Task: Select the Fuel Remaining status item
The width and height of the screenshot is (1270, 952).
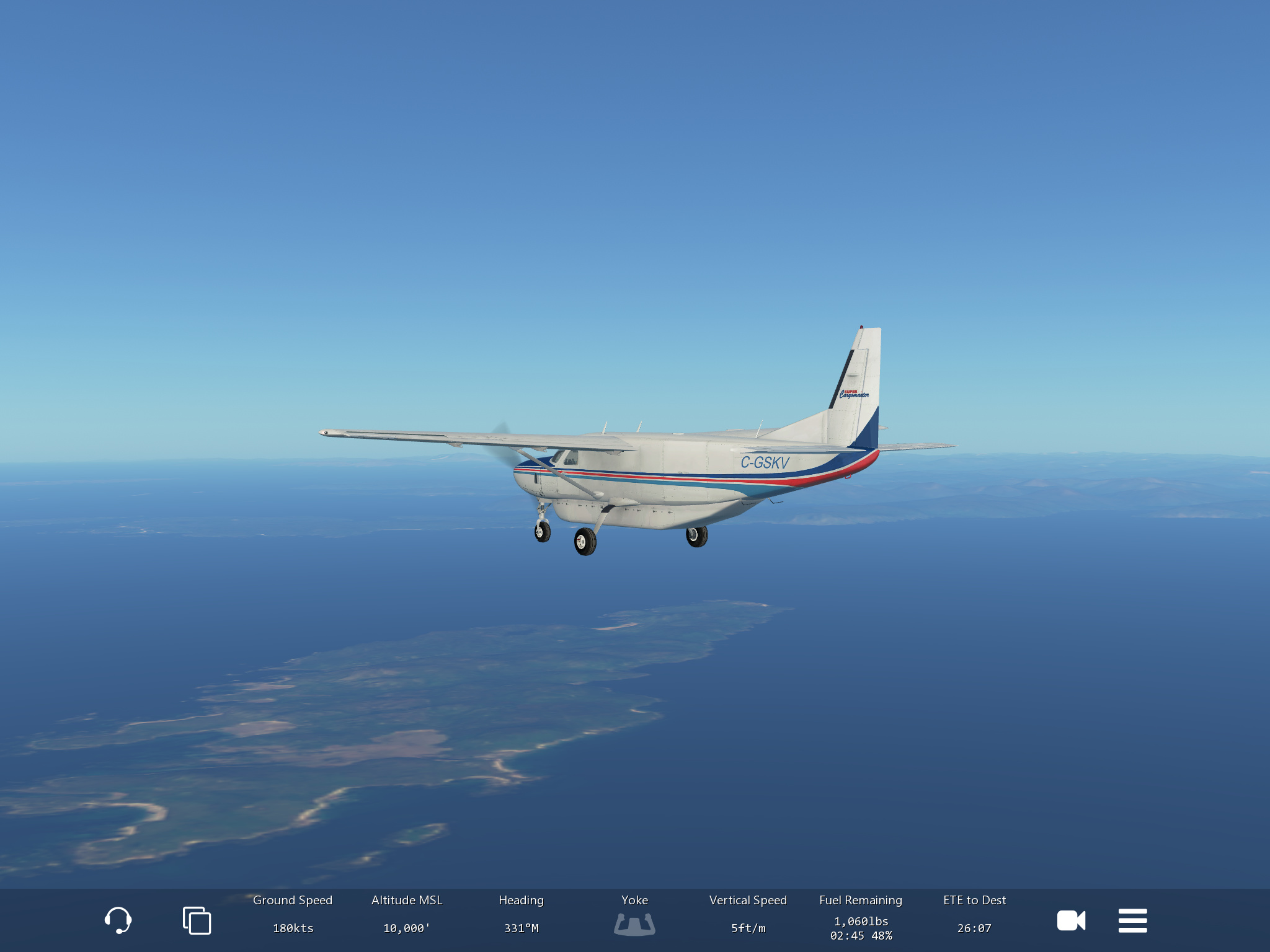Action: pos(861,918)
